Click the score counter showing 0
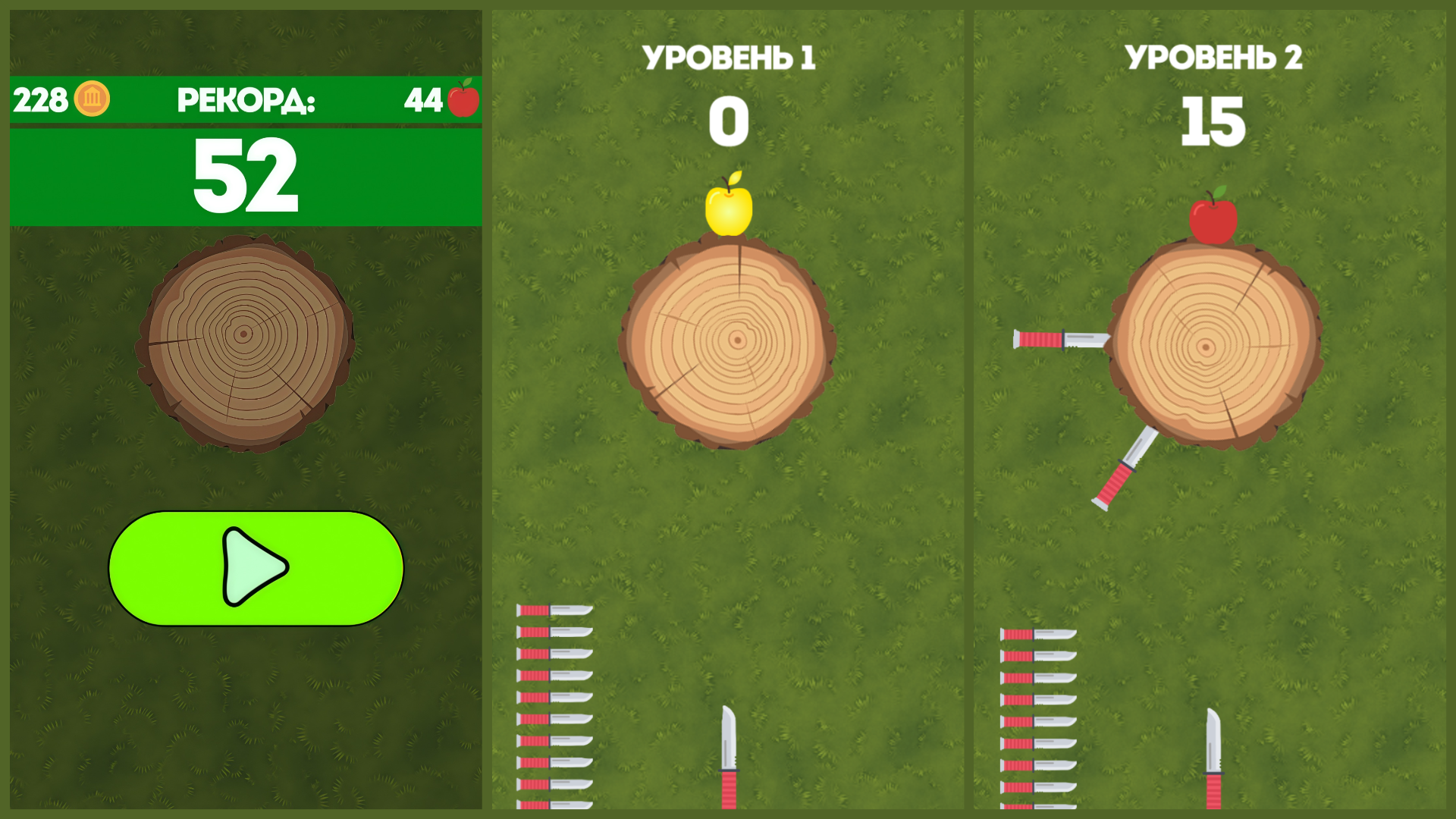Viewport: 1456px width, 819px height. click(728, 121)
